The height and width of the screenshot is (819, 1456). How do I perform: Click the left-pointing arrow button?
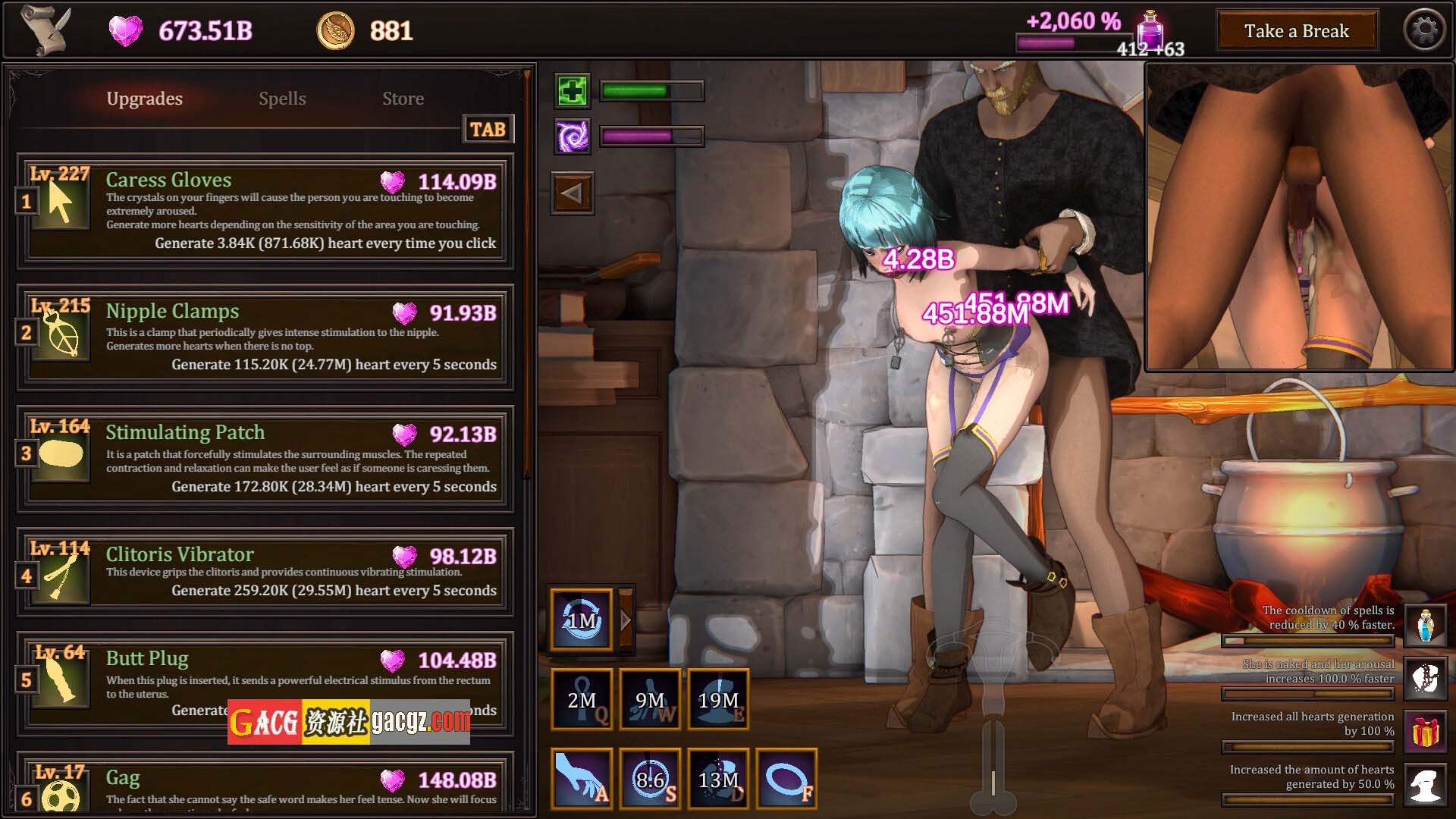coord(573,193)
